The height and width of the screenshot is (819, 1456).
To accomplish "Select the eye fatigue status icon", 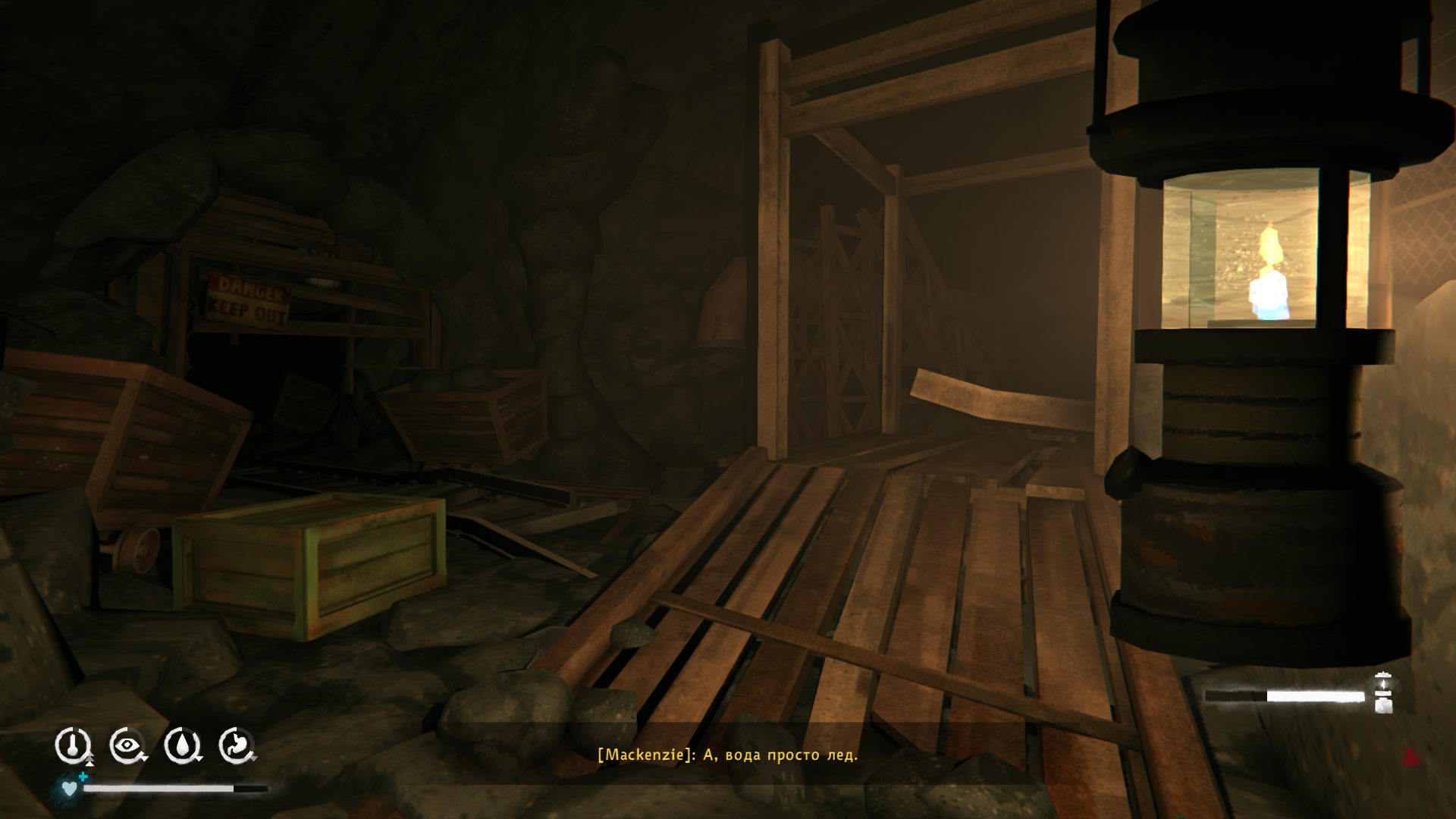I will 127,745.
